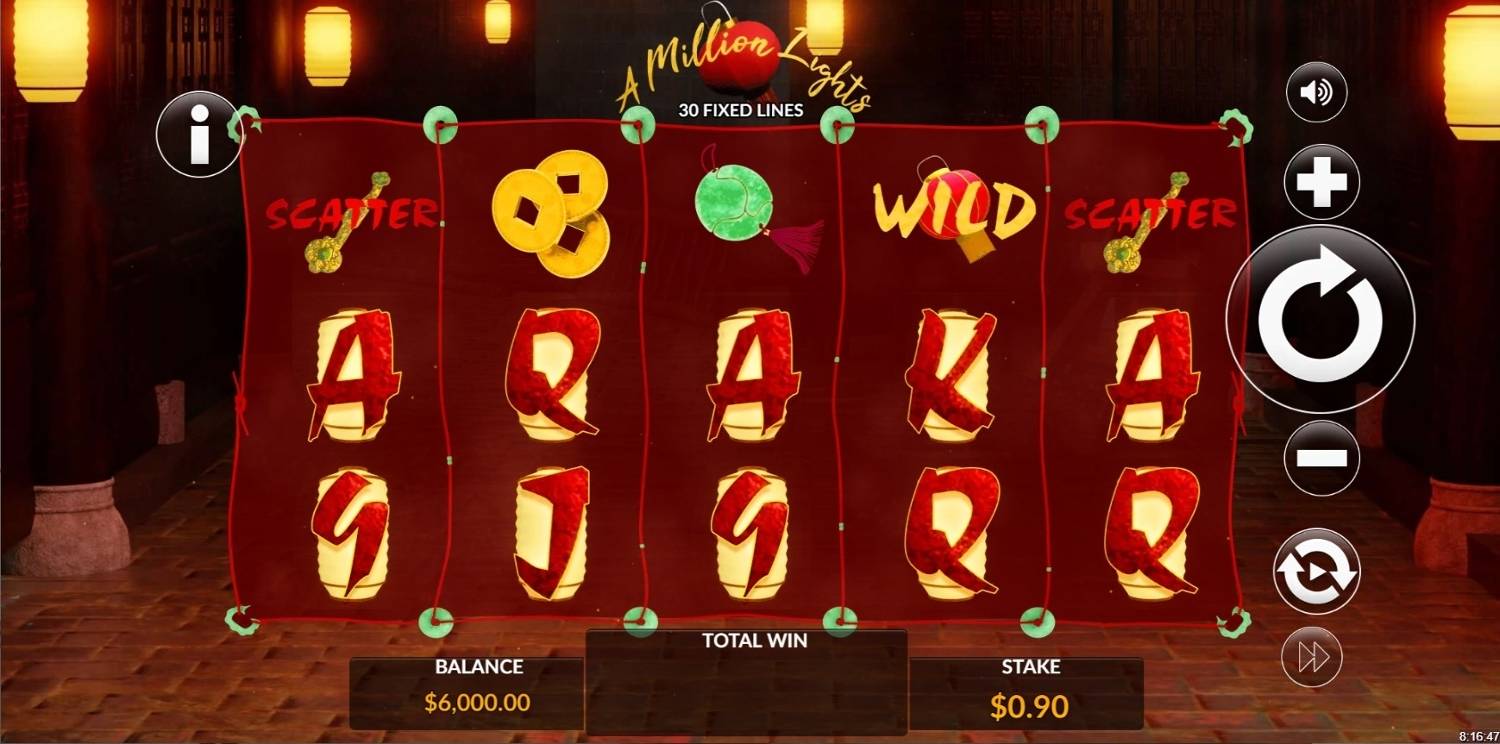Toggle the sound speaker button
1500x744 pixels.
click(1316, 93)
